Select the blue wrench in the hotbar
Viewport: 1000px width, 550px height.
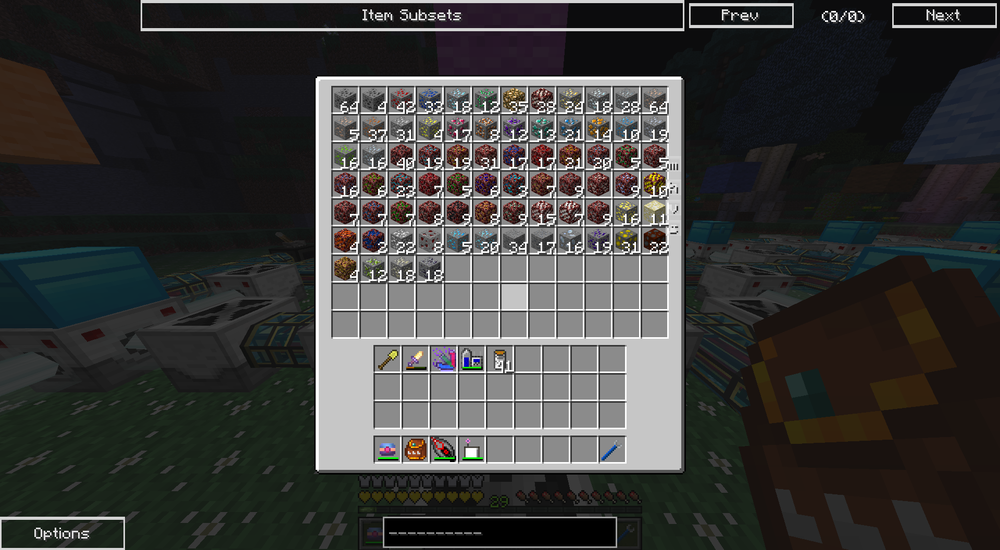[x=612, y=450]
